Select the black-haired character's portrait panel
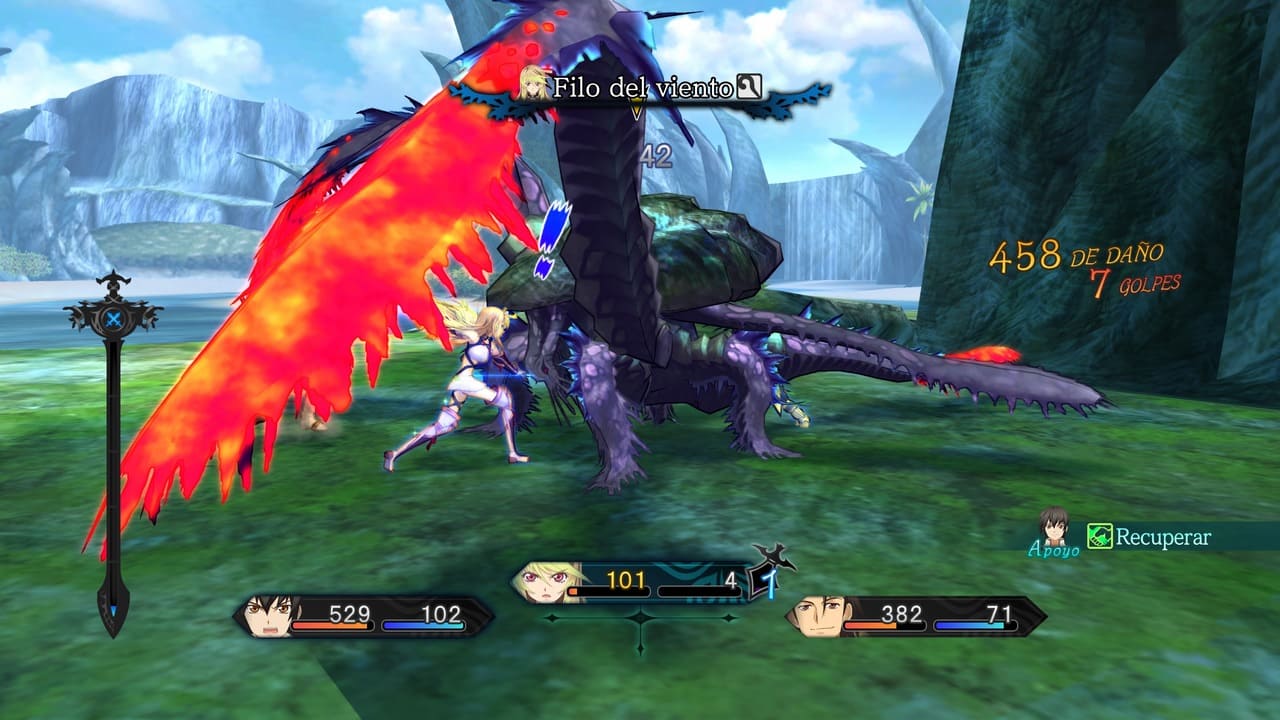The height and width of the screenshot is (720, 1280). click(x=268, y=616)
